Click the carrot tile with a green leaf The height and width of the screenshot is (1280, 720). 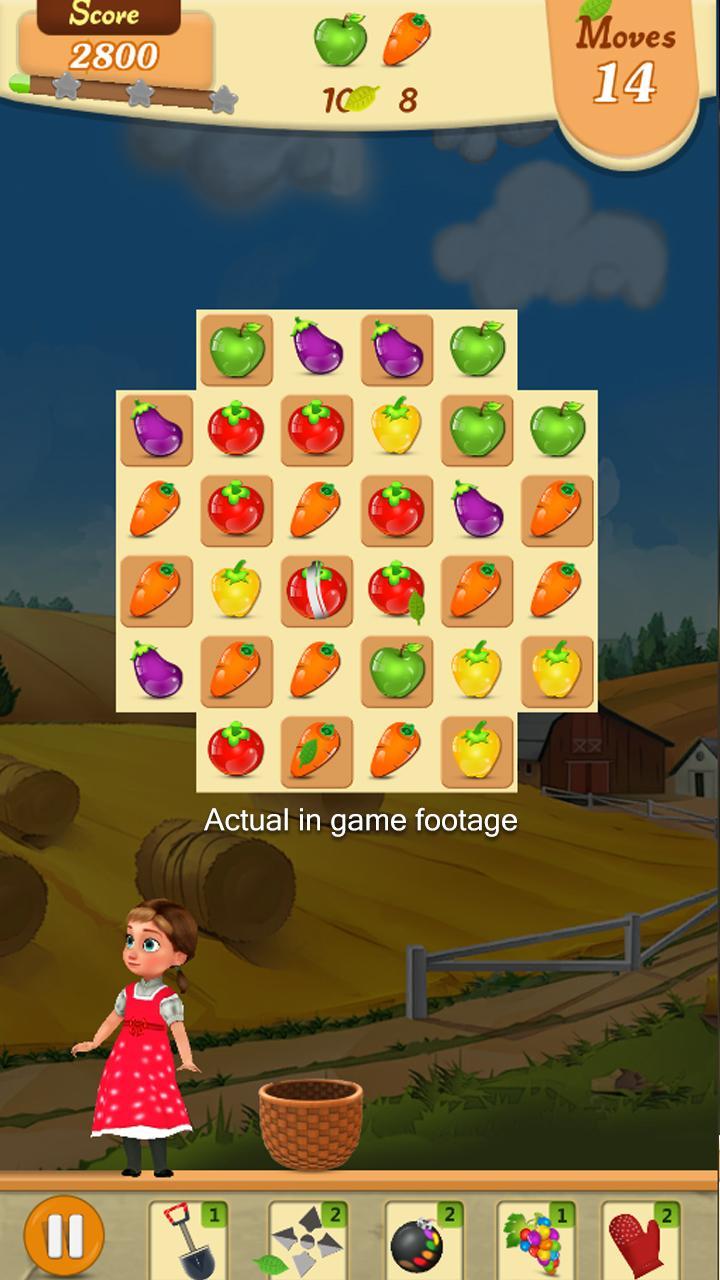pos(316,751)
